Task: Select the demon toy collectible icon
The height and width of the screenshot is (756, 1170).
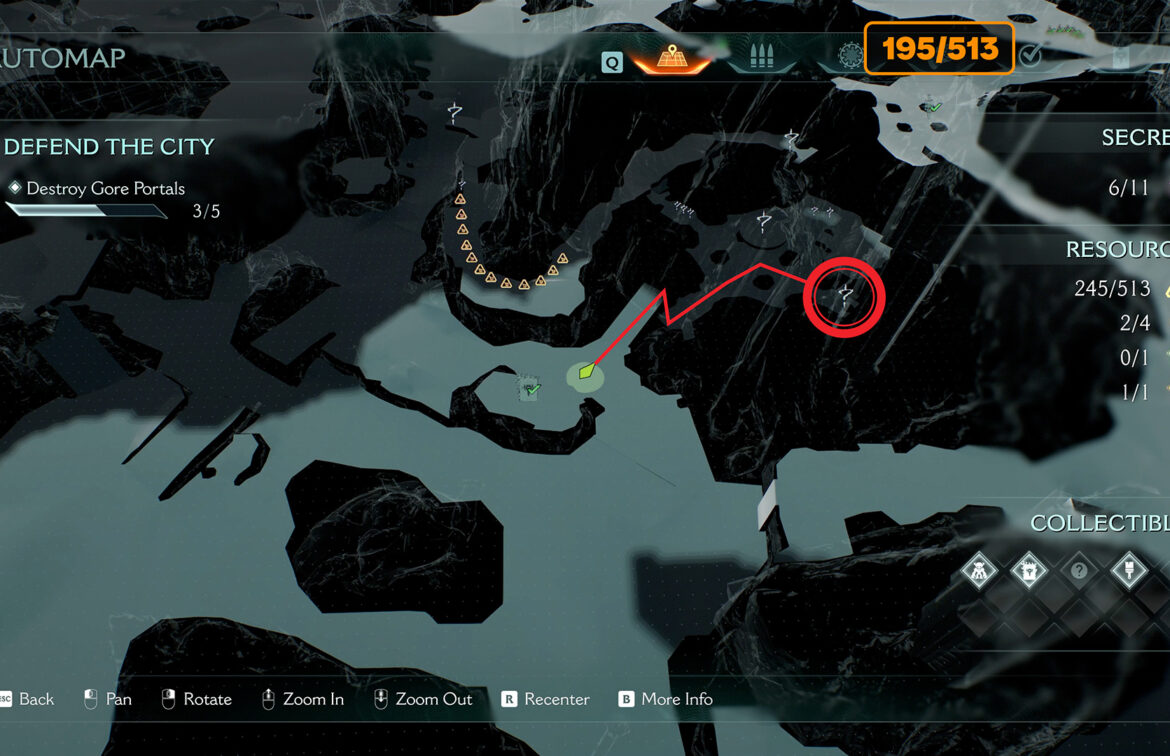Action: click(978, 572)
